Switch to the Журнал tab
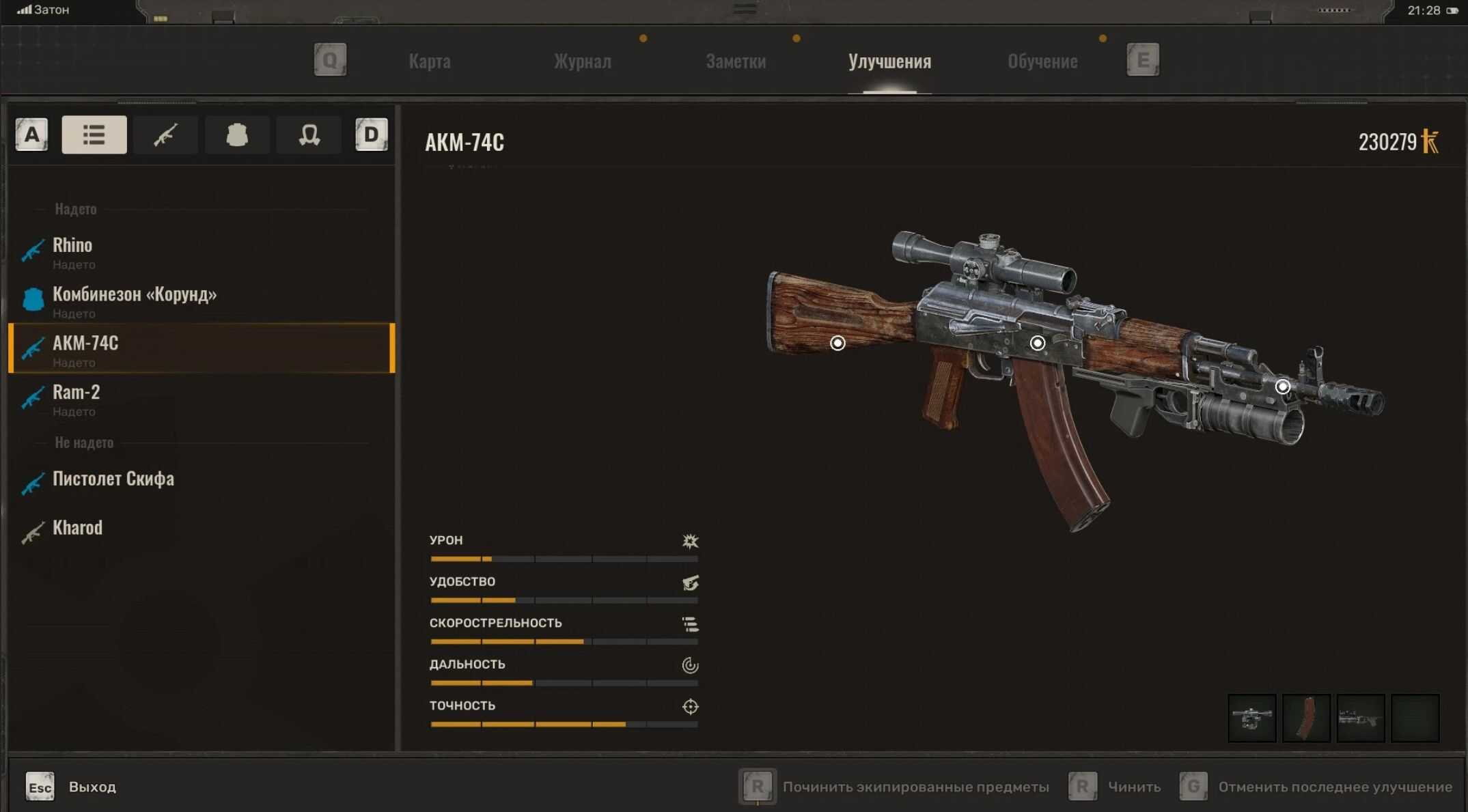The image size is (1468, 812). pyautogui.click(x=582, y=61)
